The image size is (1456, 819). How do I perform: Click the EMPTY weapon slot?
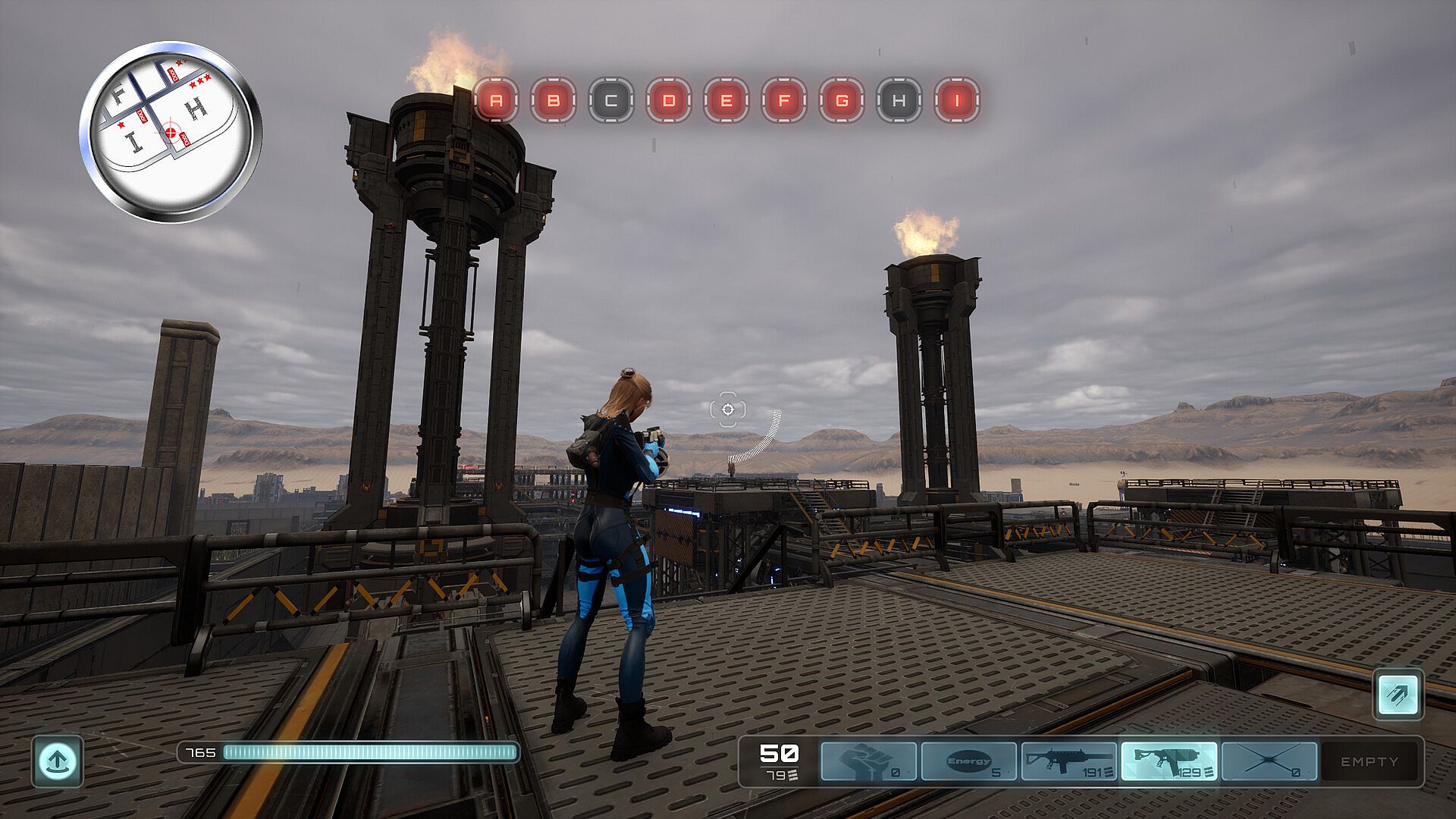pyautogui.click(x=1369, y=761)
